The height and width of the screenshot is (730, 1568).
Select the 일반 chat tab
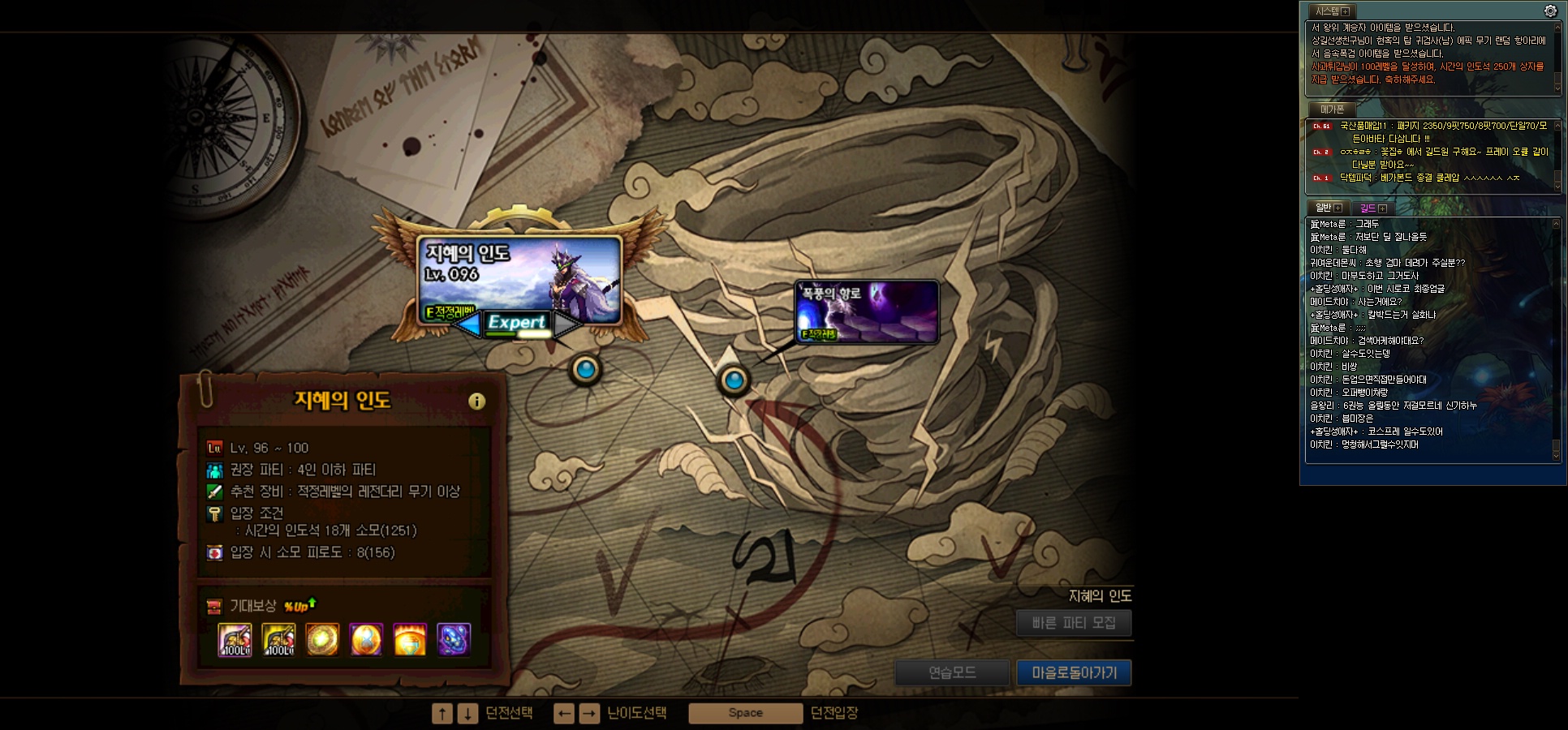[1328, 208]
